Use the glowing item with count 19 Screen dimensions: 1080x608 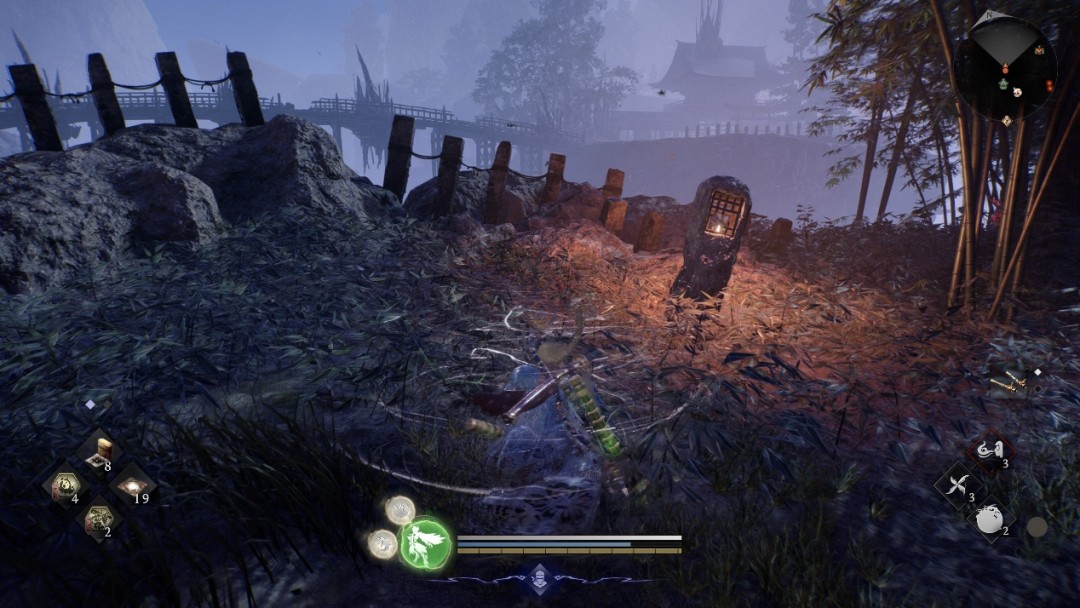click(x=132, y=487)
